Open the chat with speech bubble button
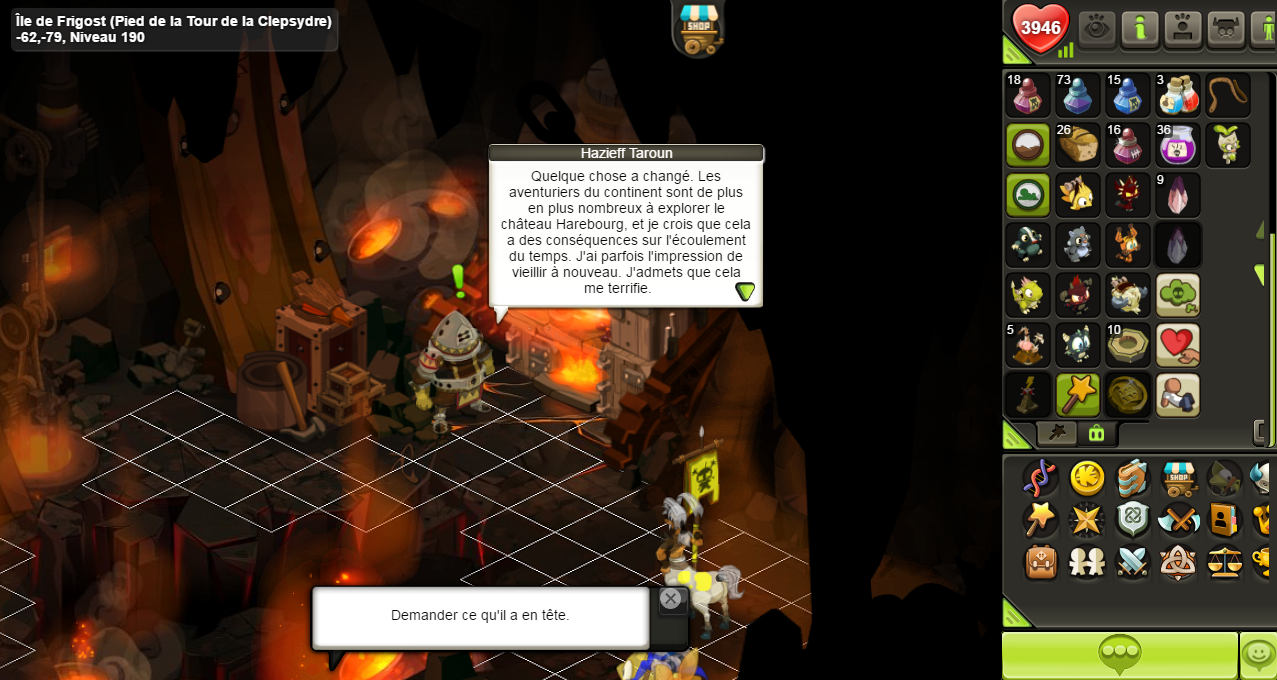This screenshot has width=1277, height=680. pyautogui.click(x=1119, y=655)
